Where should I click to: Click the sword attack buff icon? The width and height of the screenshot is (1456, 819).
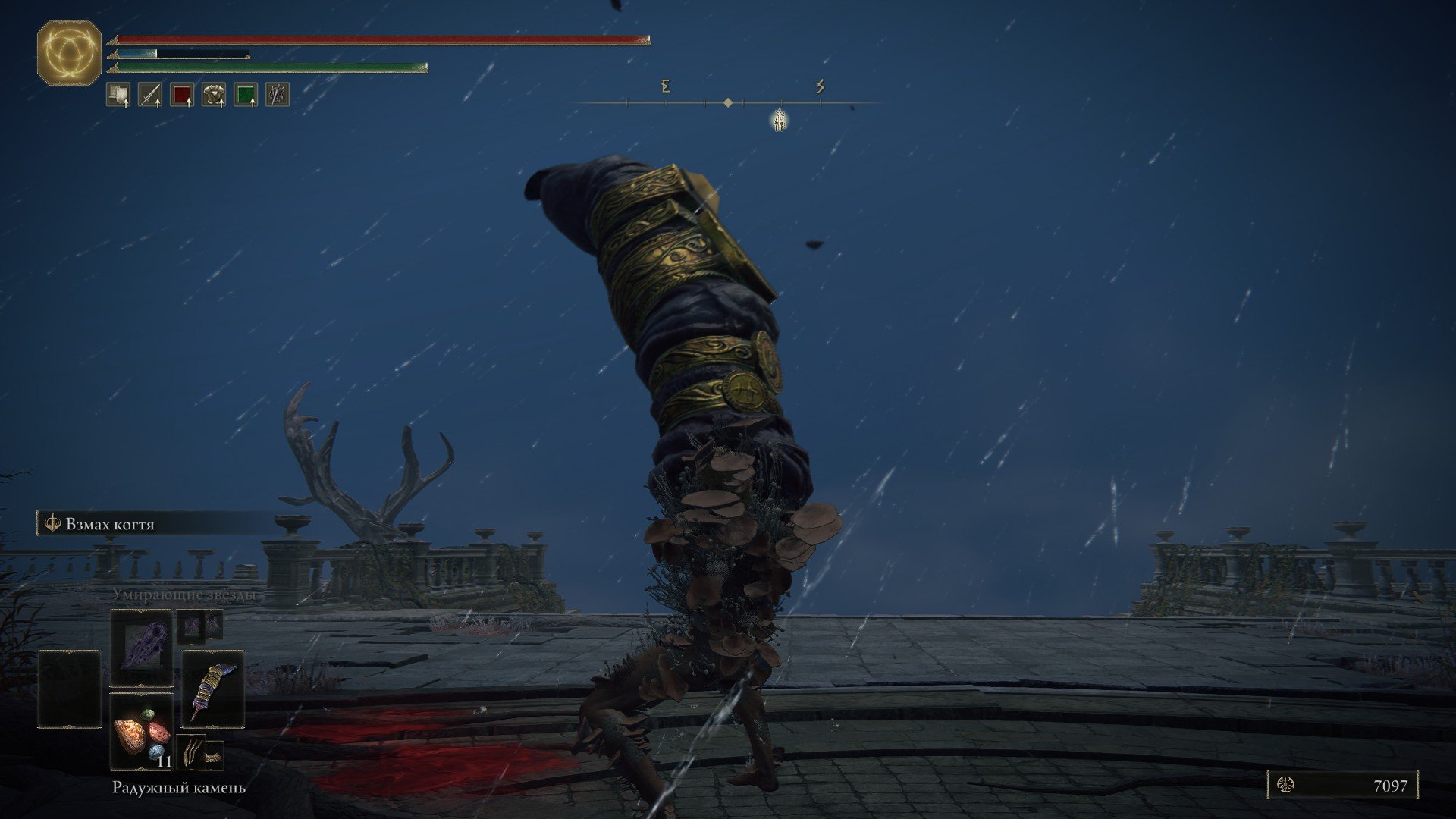tap(150, 95)
